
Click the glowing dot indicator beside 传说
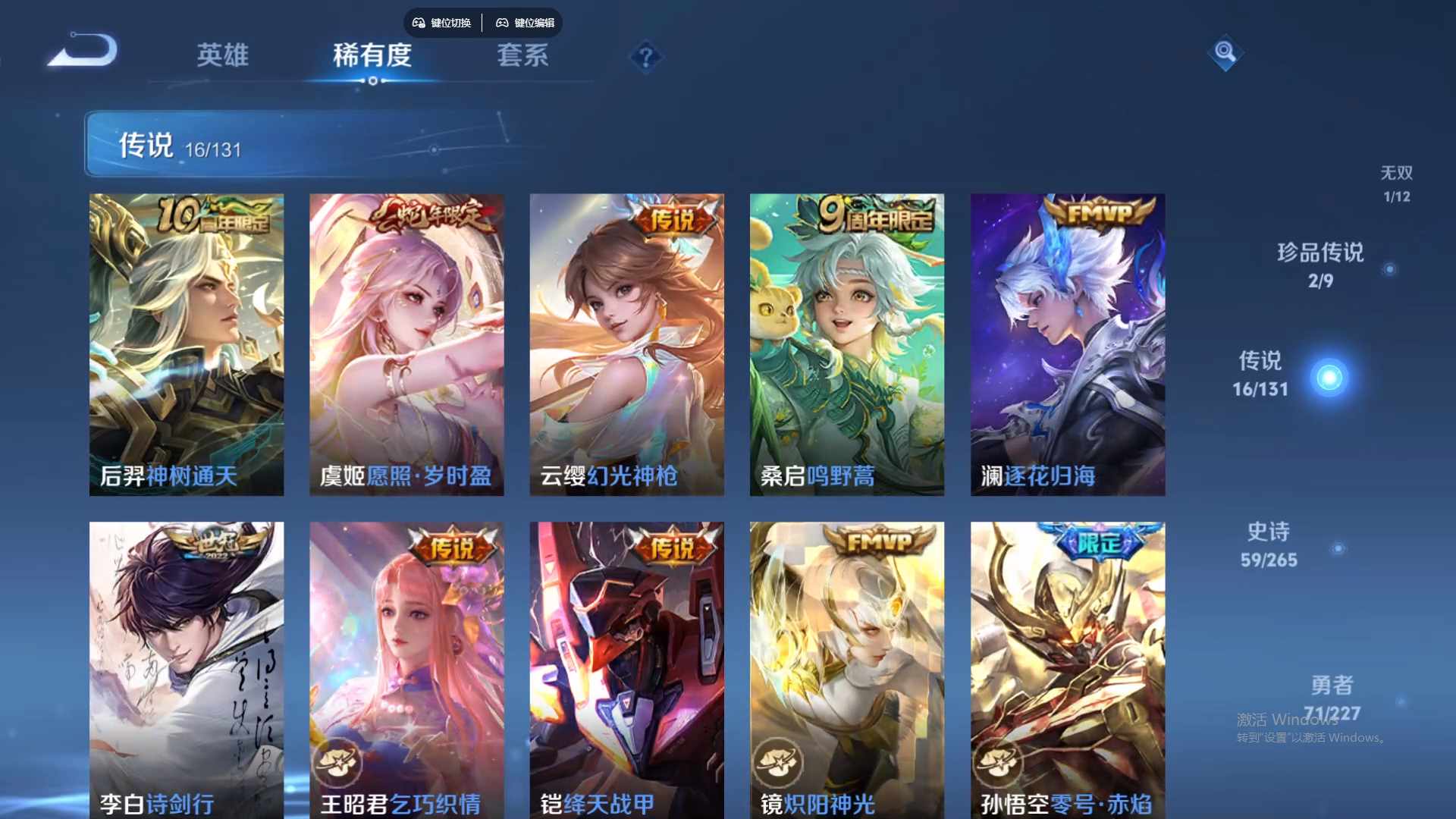(x=1327, y=377)
